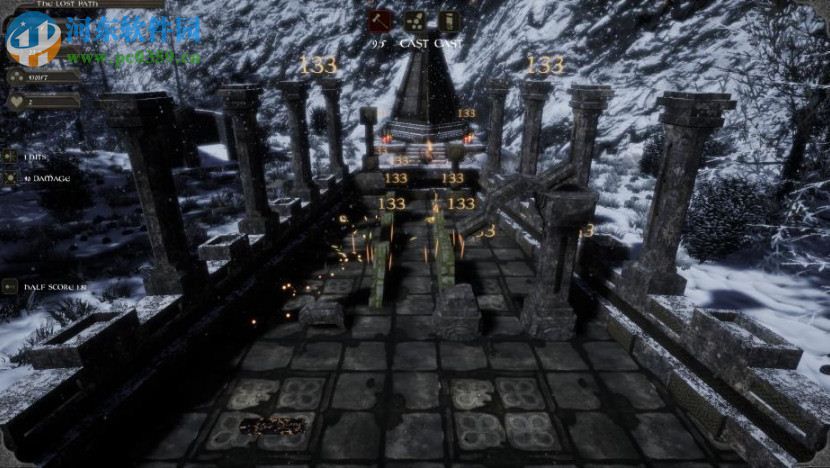
Task: Activate the red hammer ability icon
Action: pyautogui.click(x=379, y=21)
